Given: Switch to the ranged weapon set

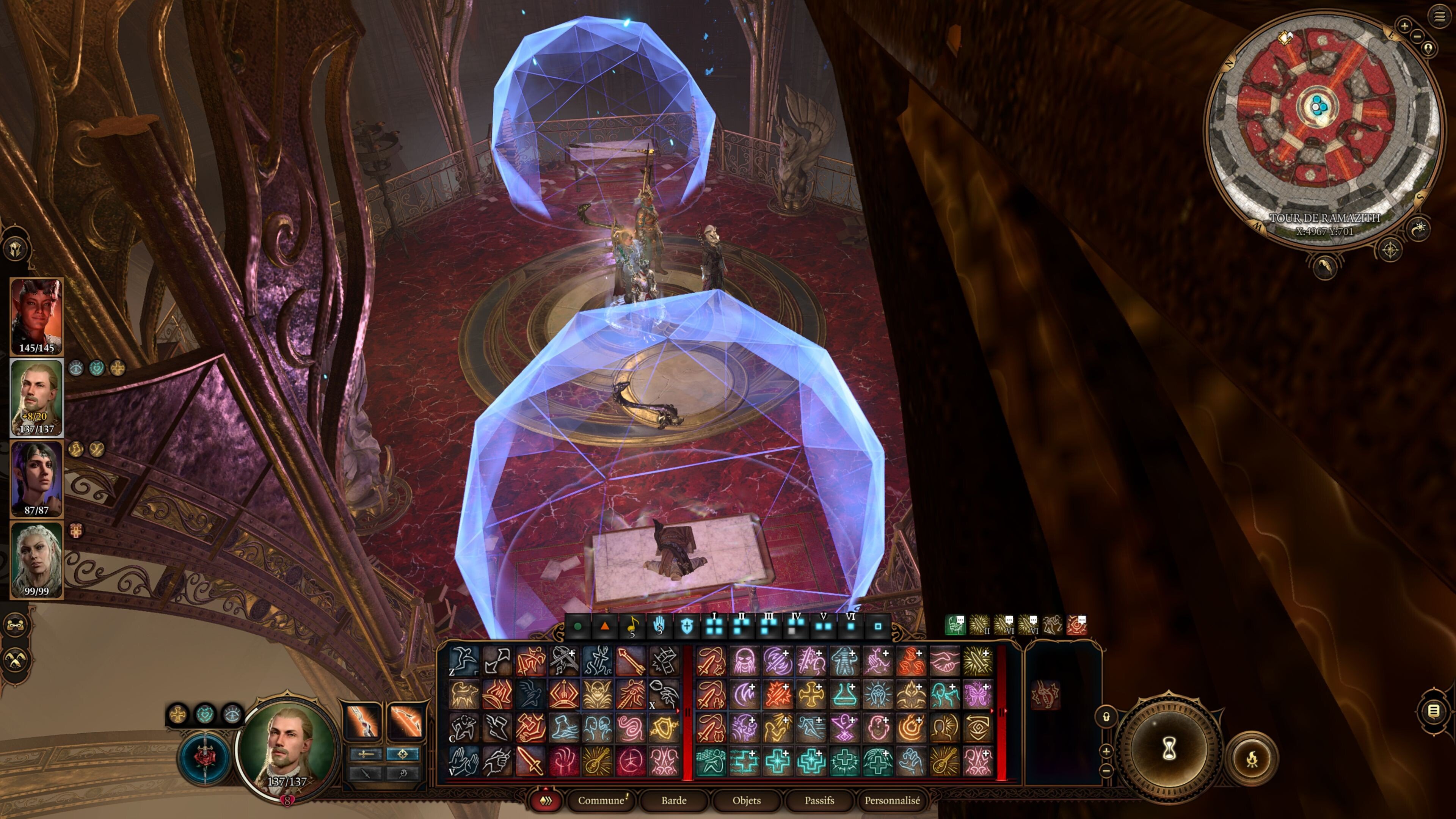Looking at the screenshot, I should [402, 754].
